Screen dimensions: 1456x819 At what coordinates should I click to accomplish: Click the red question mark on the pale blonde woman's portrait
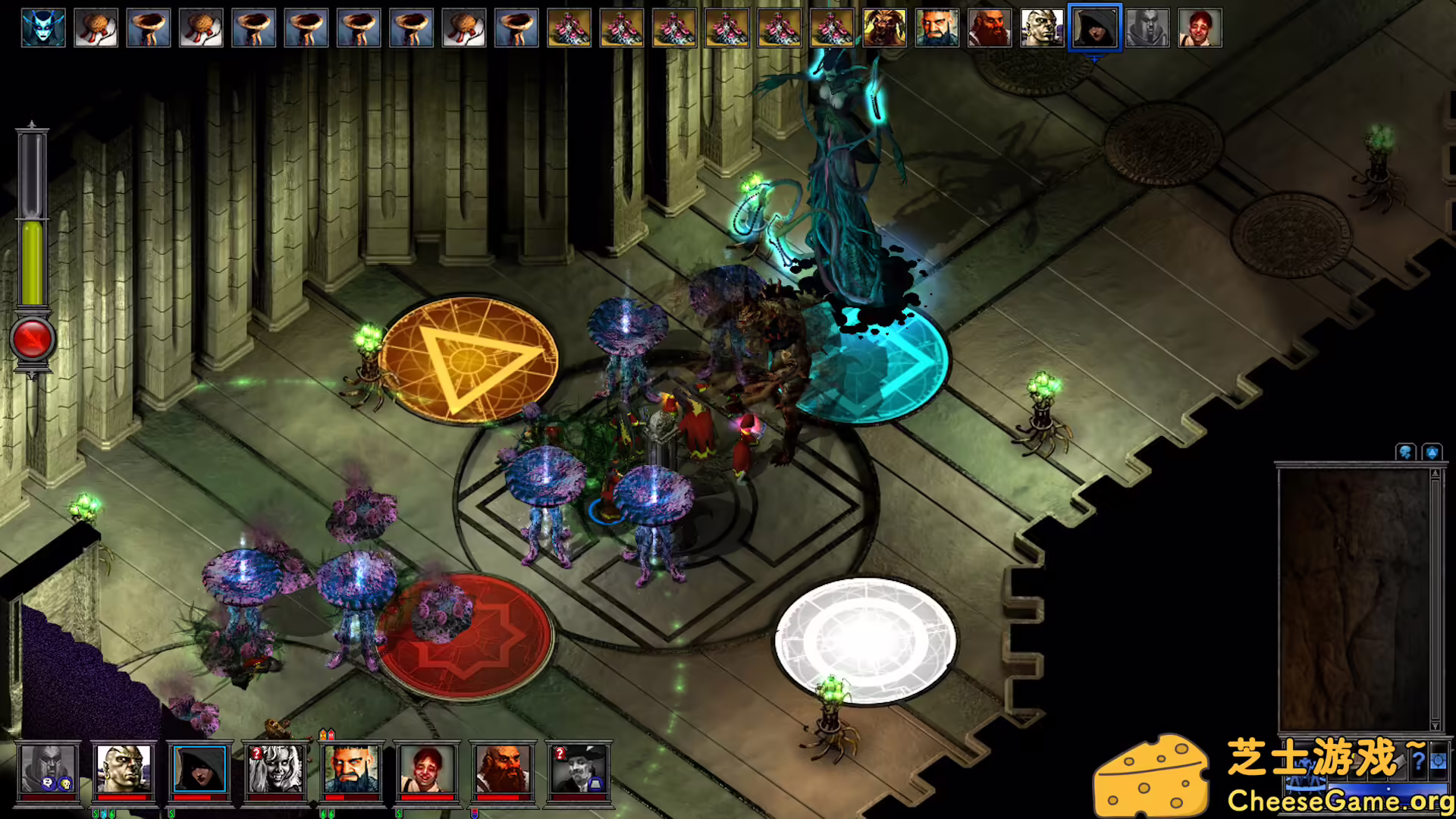tap(256, 752)
